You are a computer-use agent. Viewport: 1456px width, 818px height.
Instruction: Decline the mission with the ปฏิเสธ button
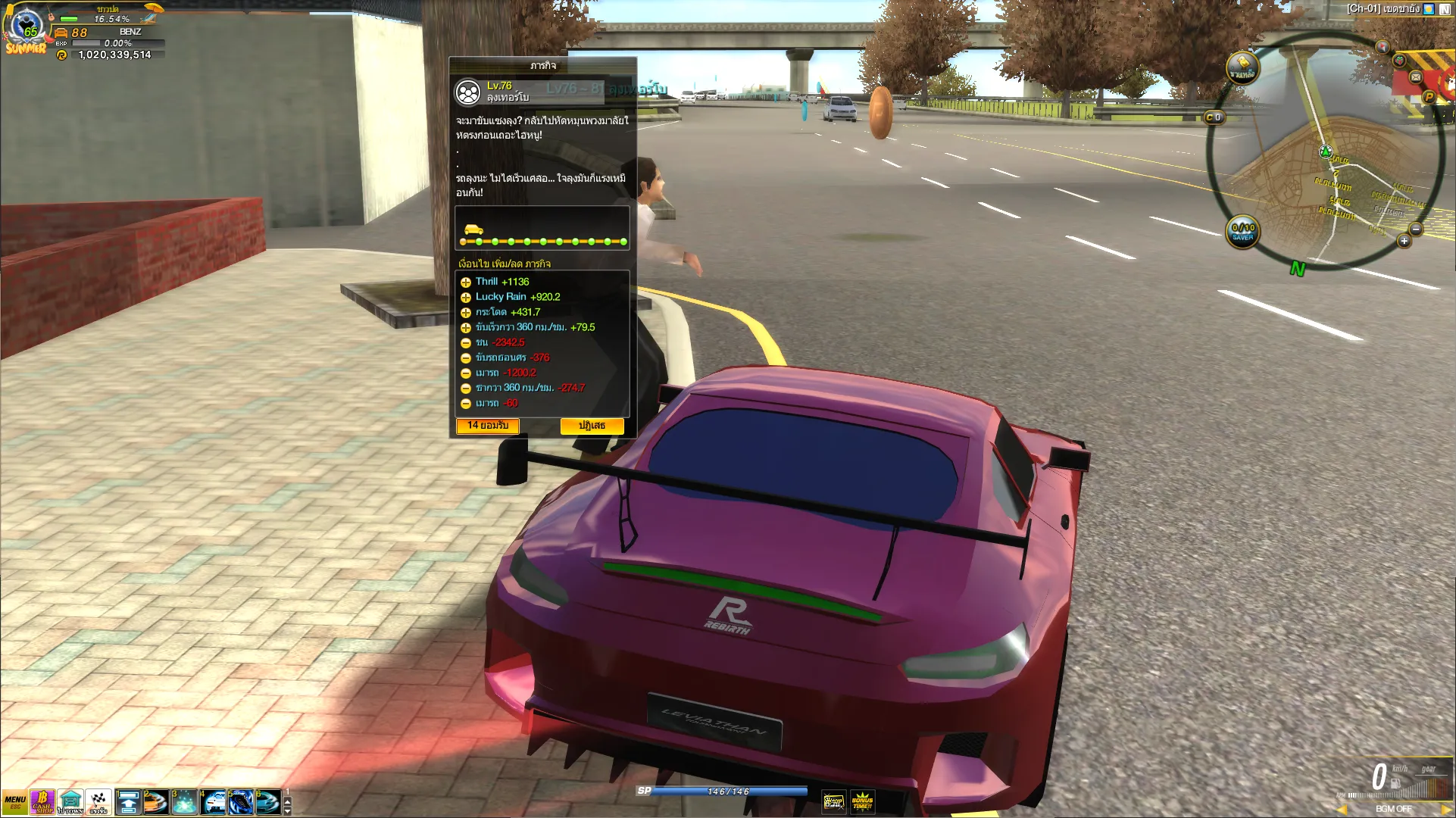click(592, 426)
